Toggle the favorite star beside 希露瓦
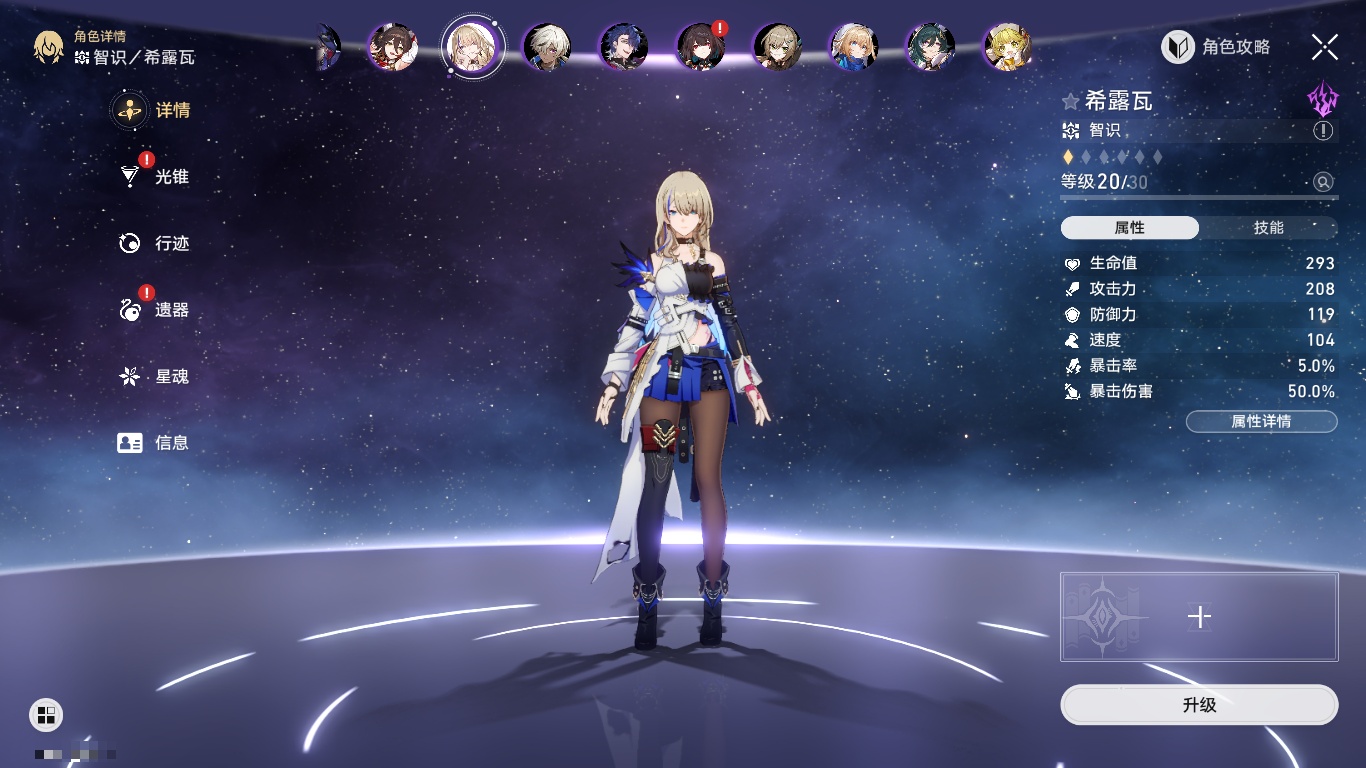The height and width of the screenshot is (768, 1366). (x=1071, y=101)
